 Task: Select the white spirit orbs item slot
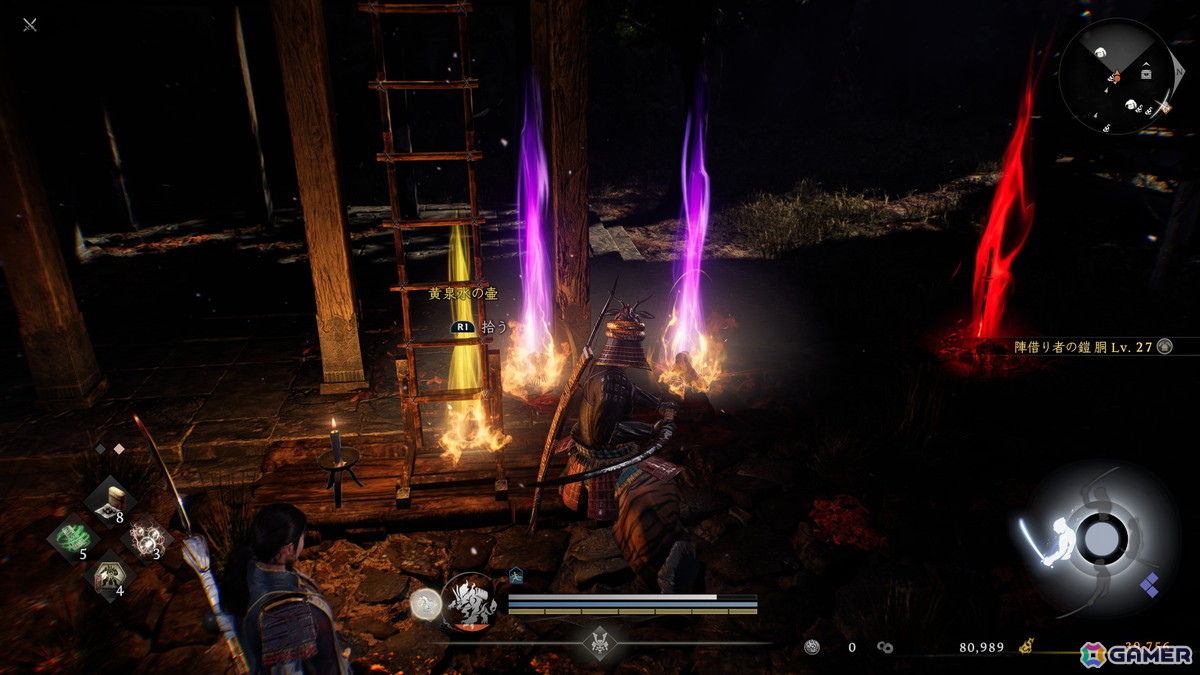click(146, 538)
